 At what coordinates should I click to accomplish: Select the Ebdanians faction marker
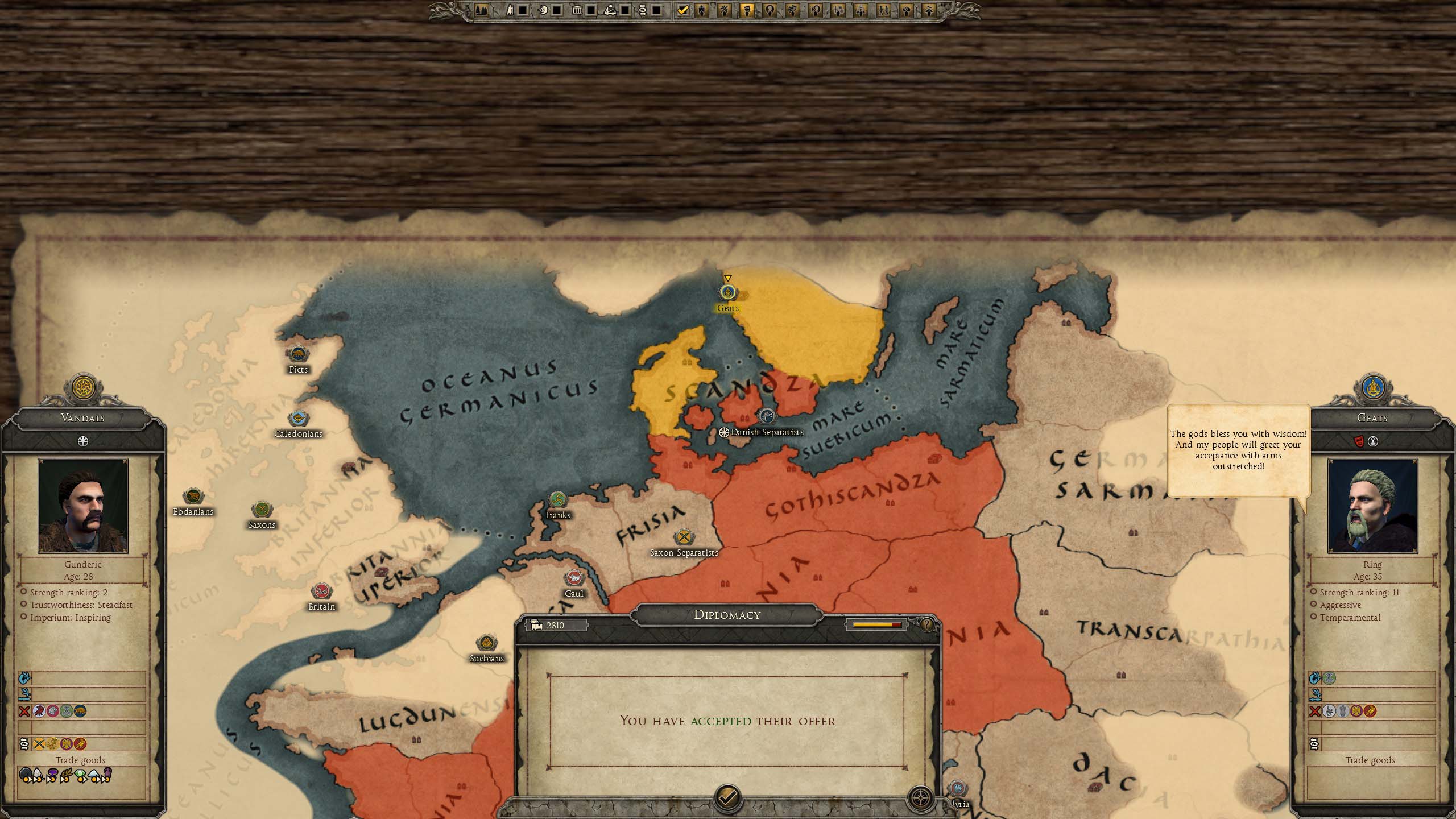point(193,497)
